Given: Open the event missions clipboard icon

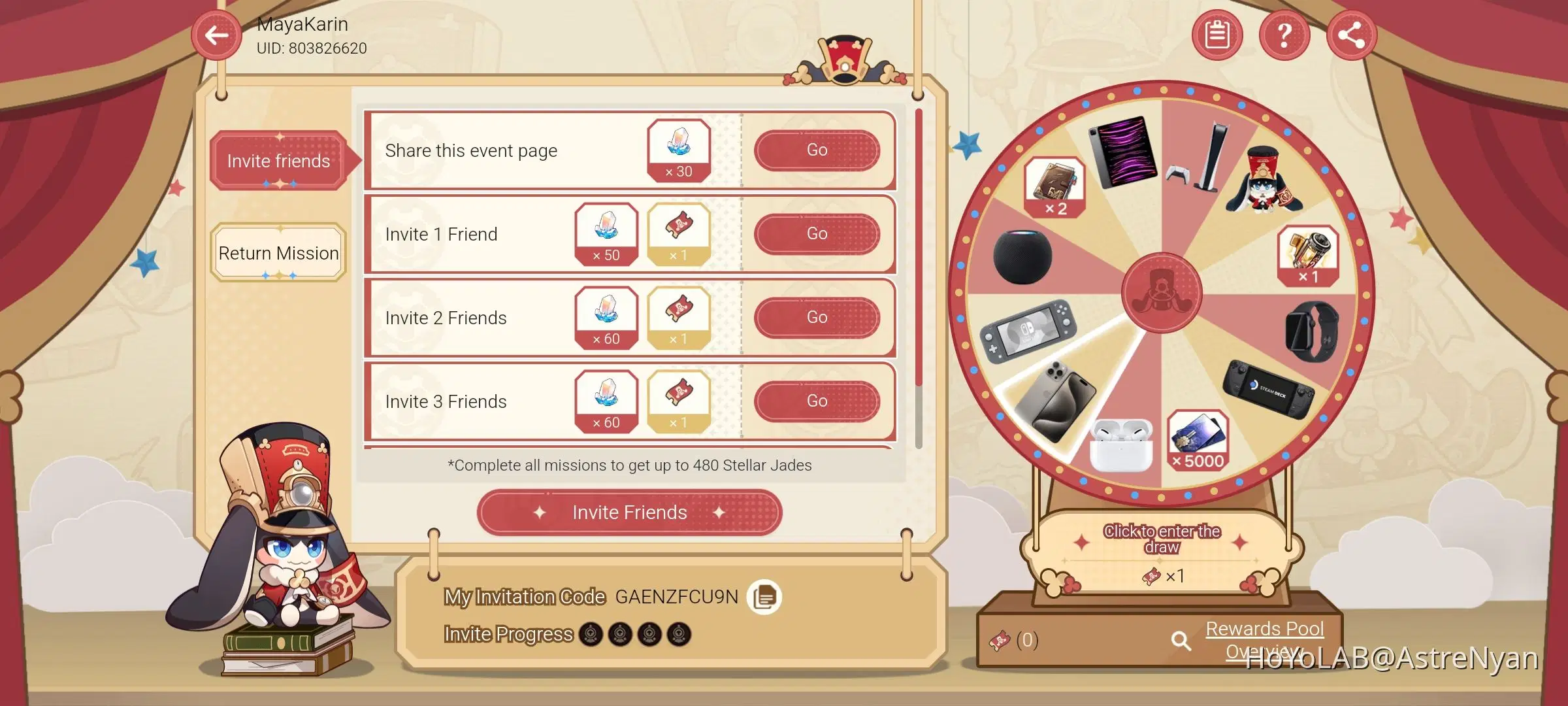Looking at the screenshot, I should pos(1217,35).
